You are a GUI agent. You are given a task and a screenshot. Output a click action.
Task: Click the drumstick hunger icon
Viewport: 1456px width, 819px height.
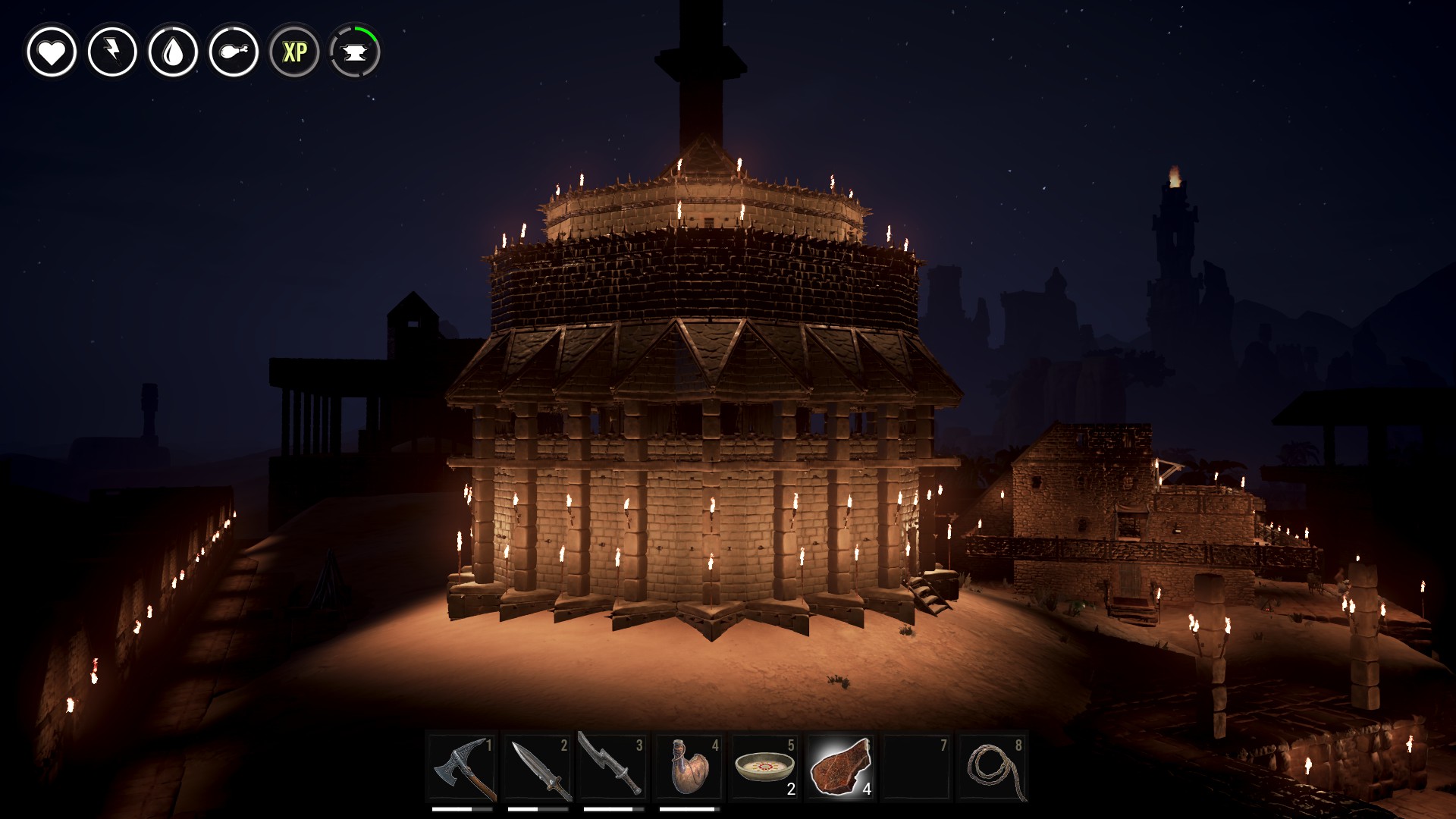[234, 52]
